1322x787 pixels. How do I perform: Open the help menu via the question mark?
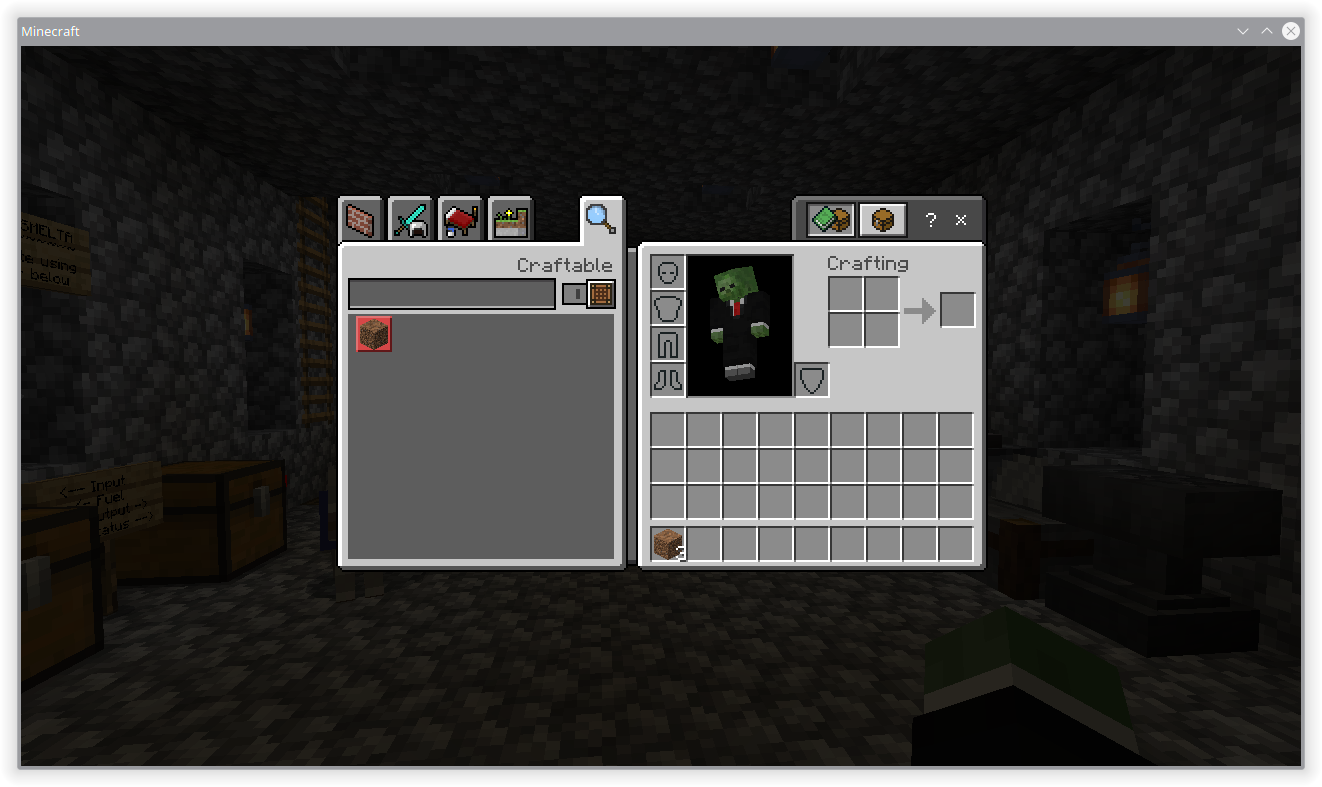[930, 220]
